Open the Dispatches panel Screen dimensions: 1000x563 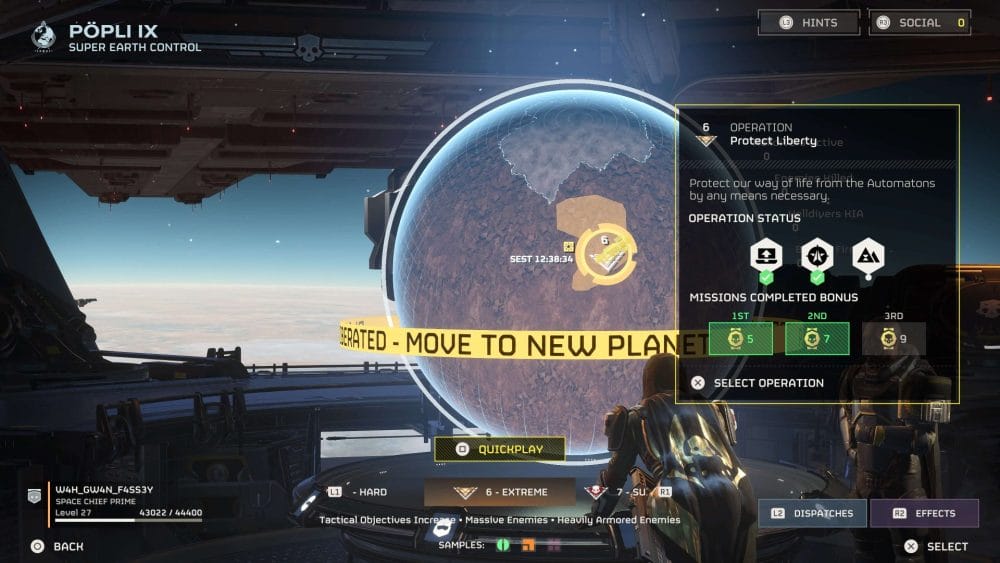click(811, 513)
